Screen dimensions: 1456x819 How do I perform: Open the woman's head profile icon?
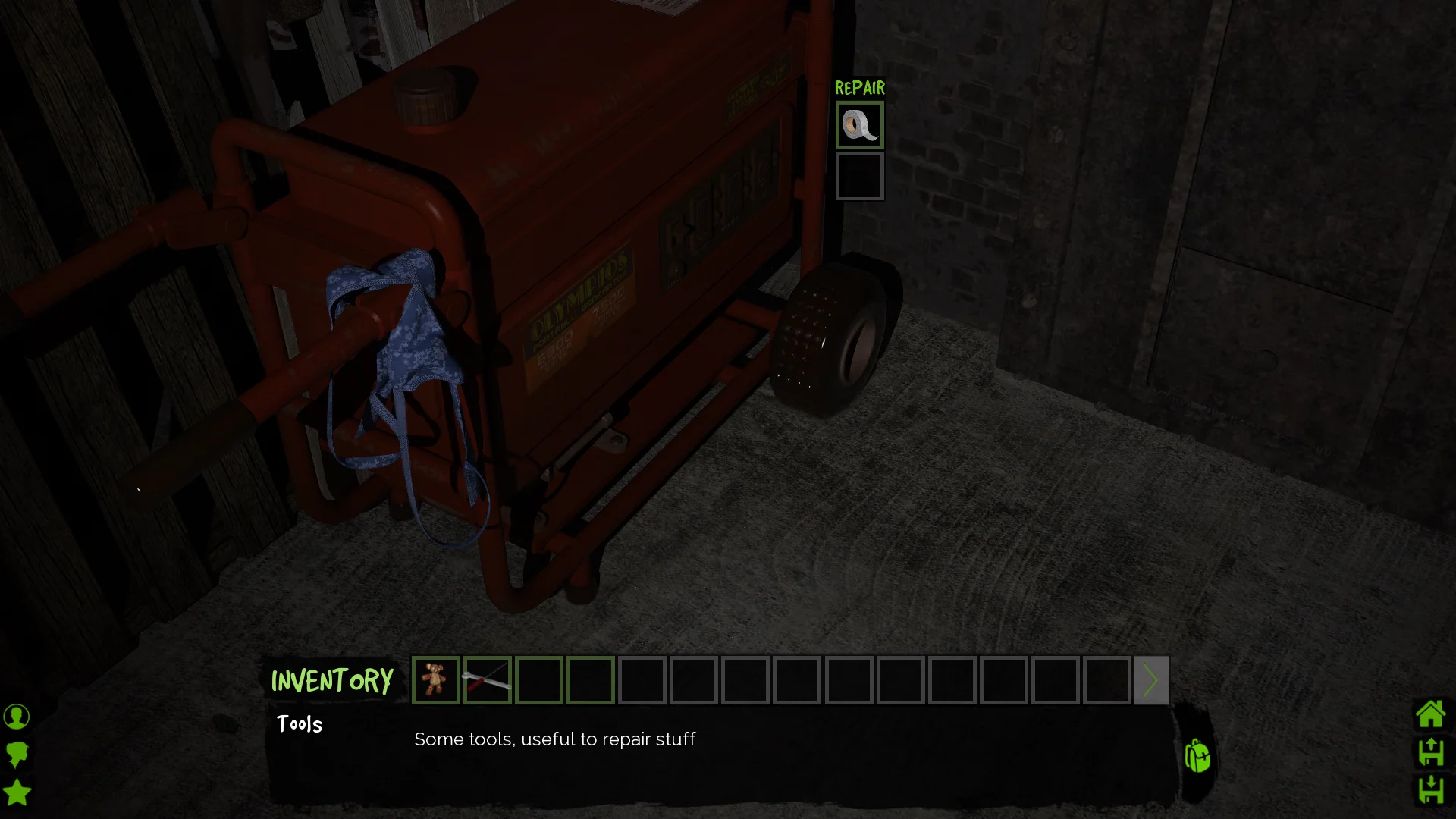(x=17, y=755)
